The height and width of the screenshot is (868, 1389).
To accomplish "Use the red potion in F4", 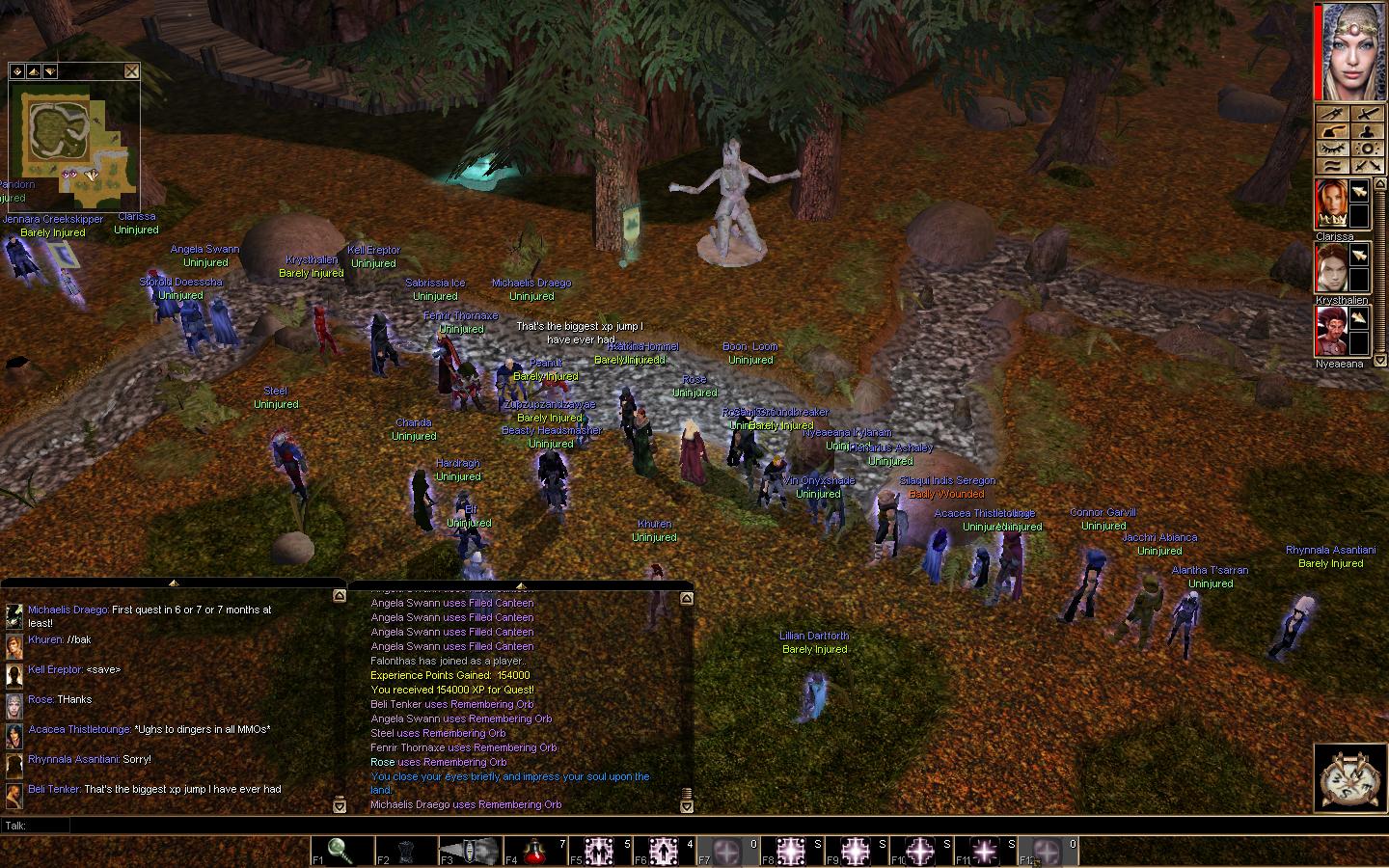I will pos(537,851).
